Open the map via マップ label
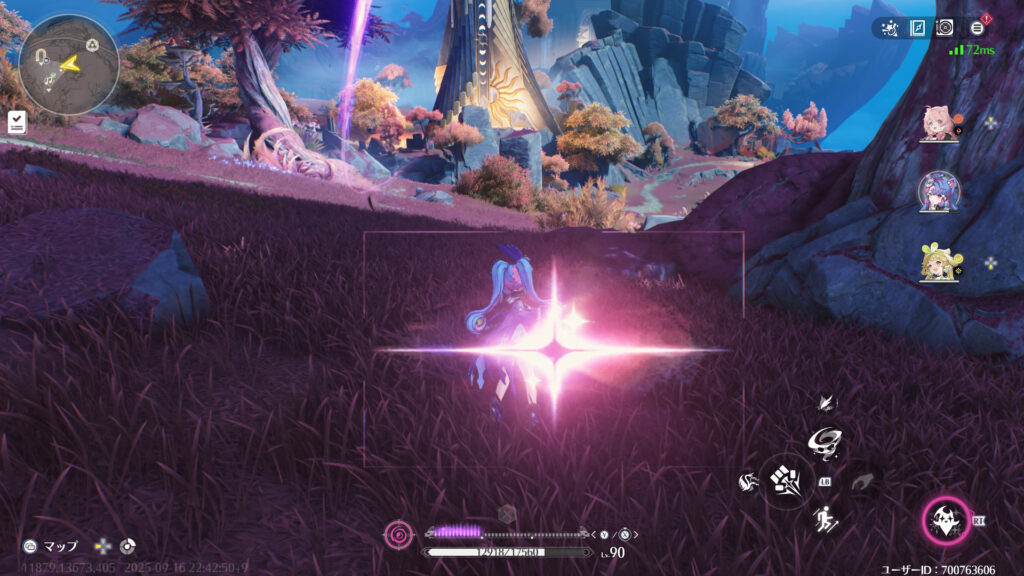 (x=60, y=547)
